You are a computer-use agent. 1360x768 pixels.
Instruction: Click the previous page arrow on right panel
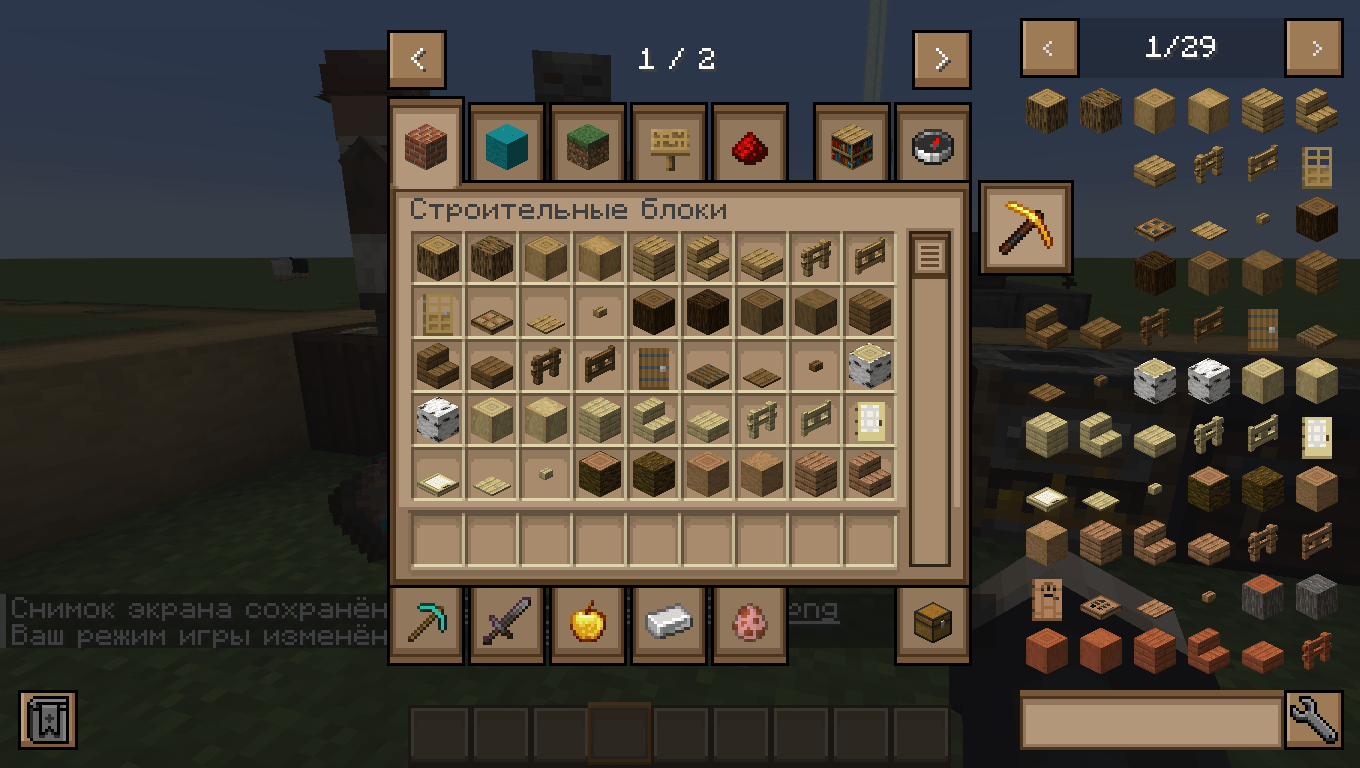click(1049, 47)
